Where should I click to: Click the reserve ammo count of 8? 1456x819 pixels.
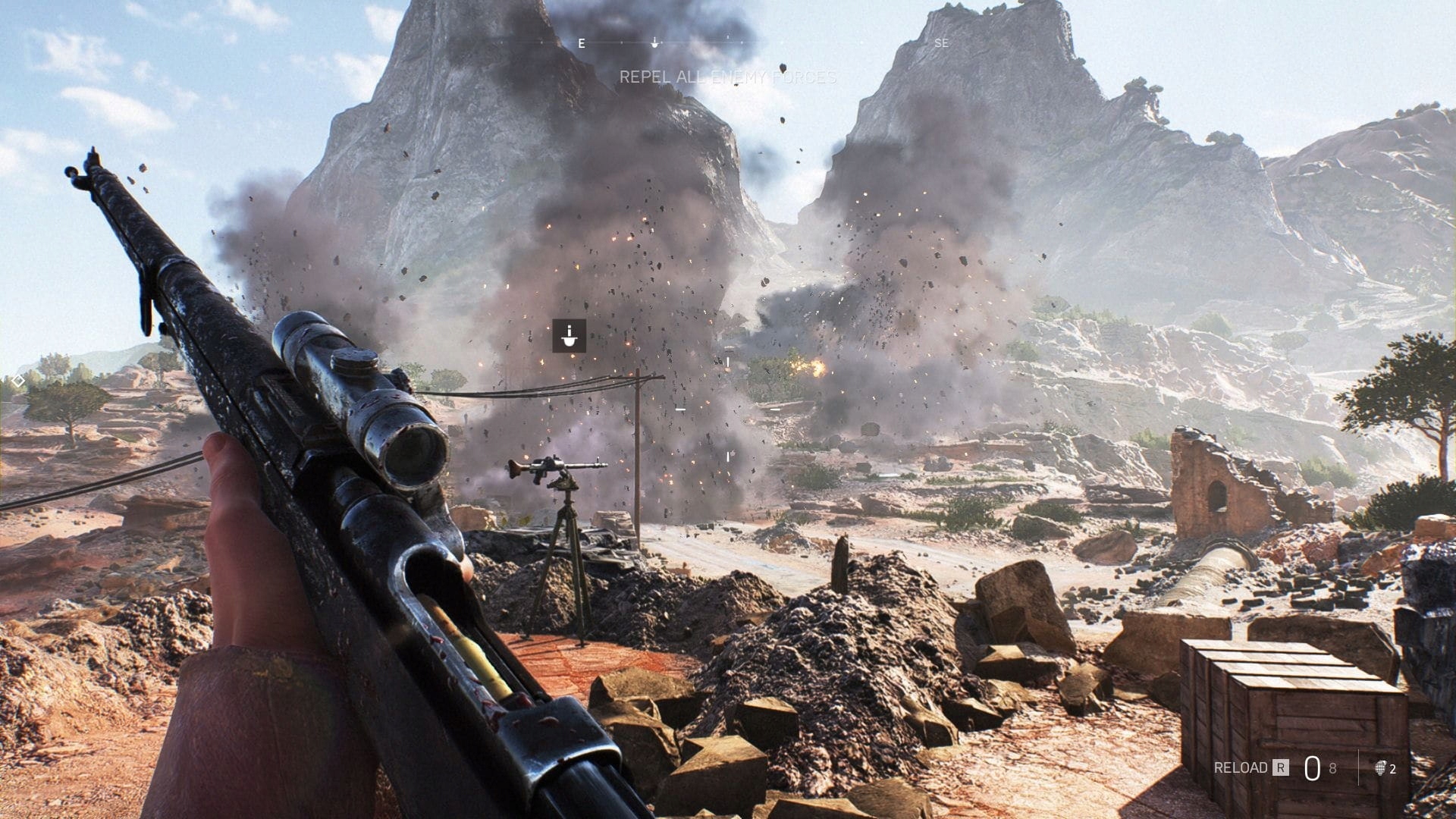click(1333, 767)
